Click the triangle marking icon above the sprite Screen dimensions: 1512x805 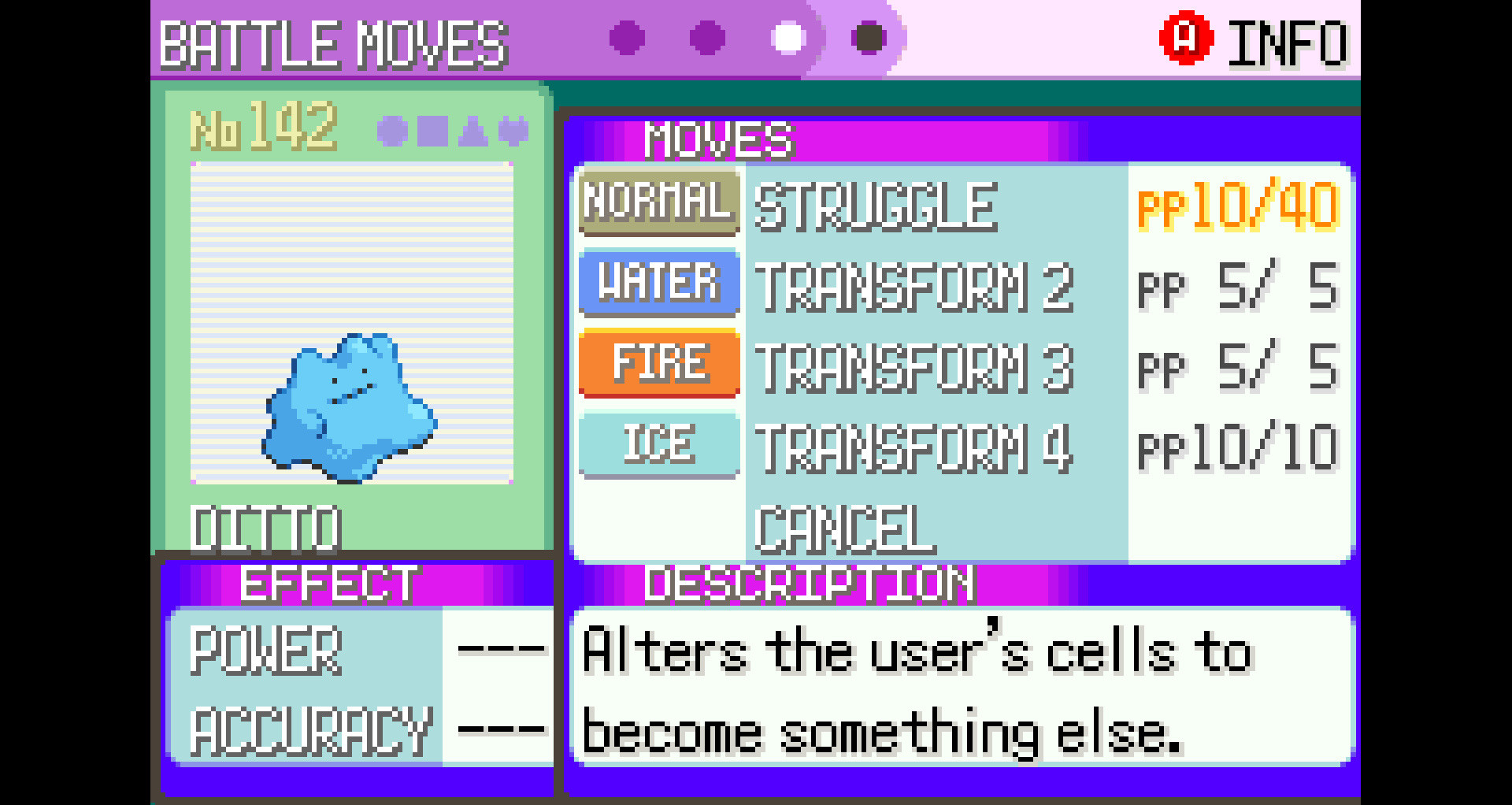click(472, 131)
